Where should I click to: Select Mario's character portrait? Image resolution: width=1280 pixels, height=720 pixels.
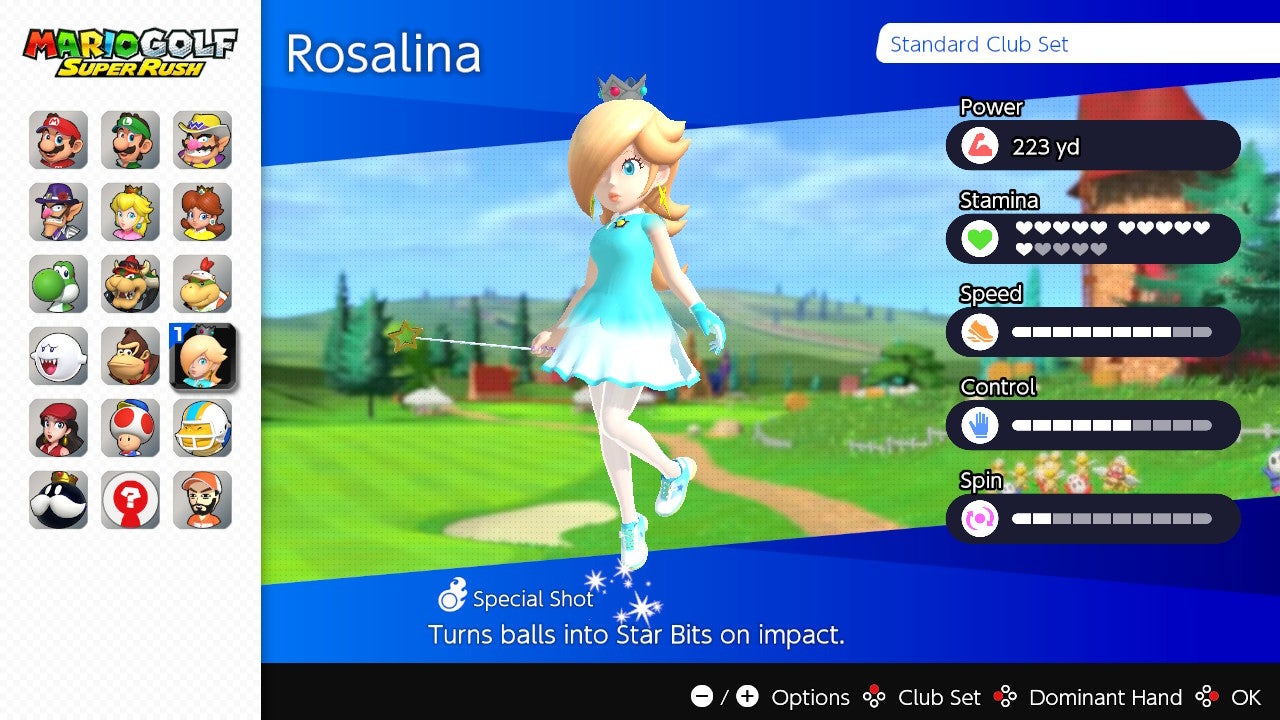[58, 140]
